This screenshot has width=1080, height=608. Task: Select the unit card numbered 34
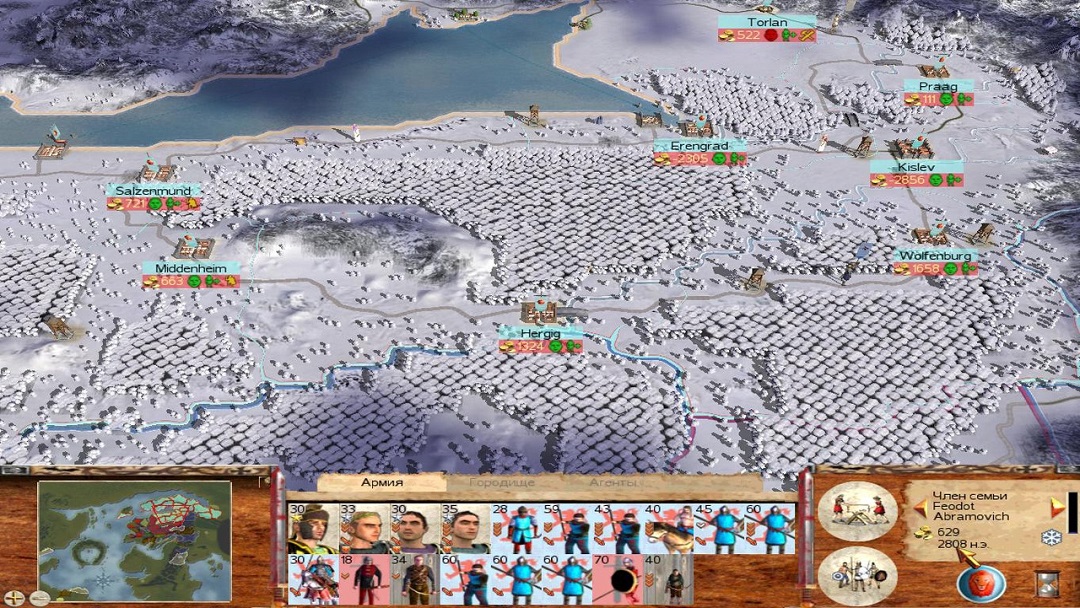coord(414,580)
